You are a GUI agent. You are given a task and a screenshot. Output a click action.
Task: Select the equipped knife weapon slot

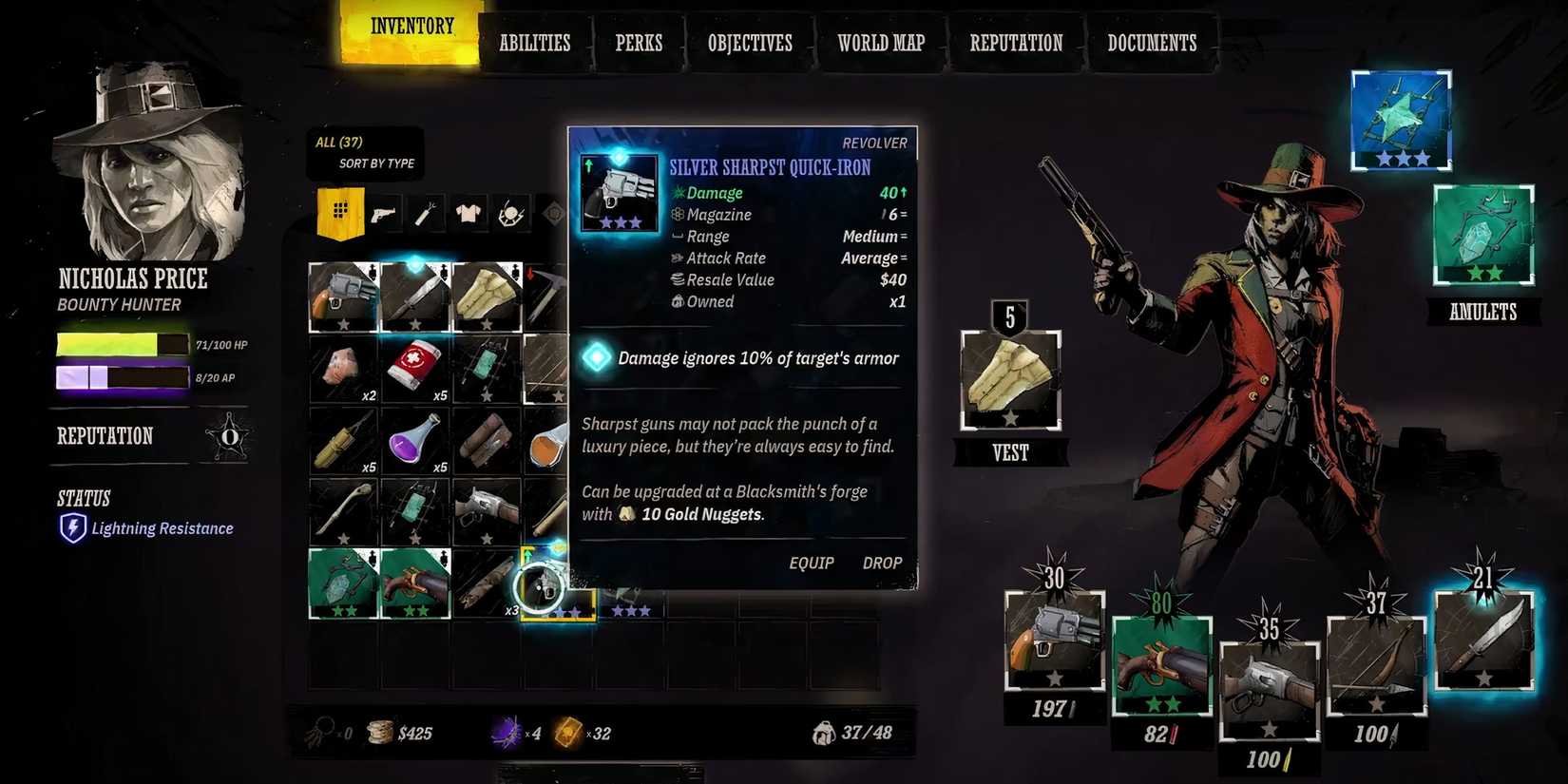coord(1483,639)
